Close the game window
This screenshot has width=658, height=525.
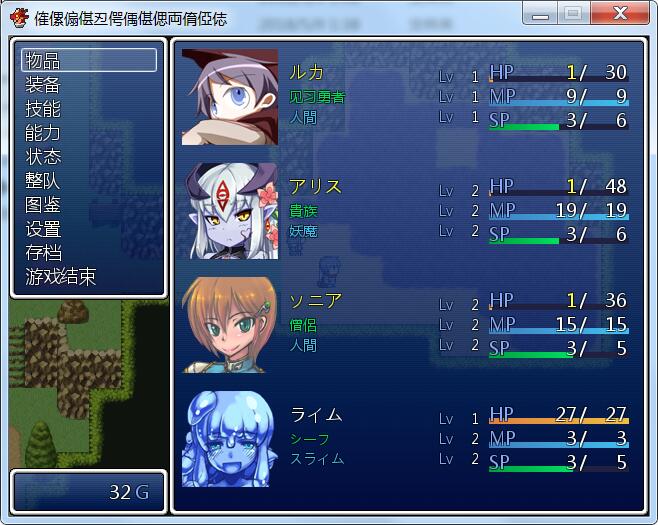[x=619, y=14]
